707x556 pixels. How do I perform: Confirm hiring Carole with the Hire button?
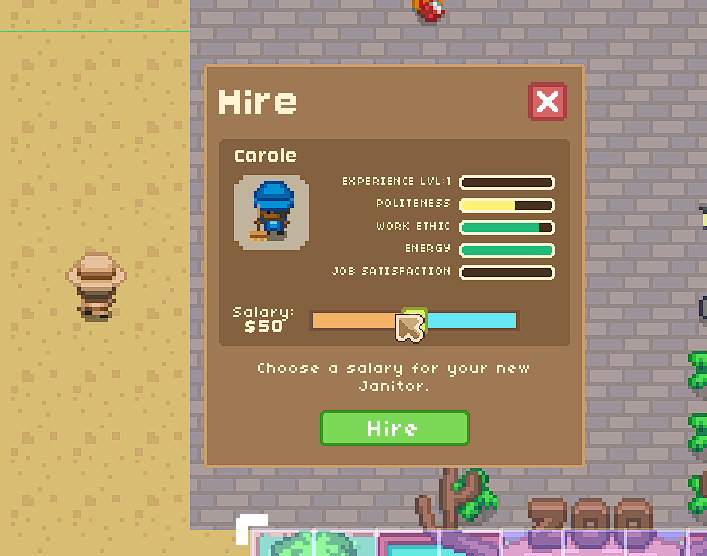coord(394,428)
